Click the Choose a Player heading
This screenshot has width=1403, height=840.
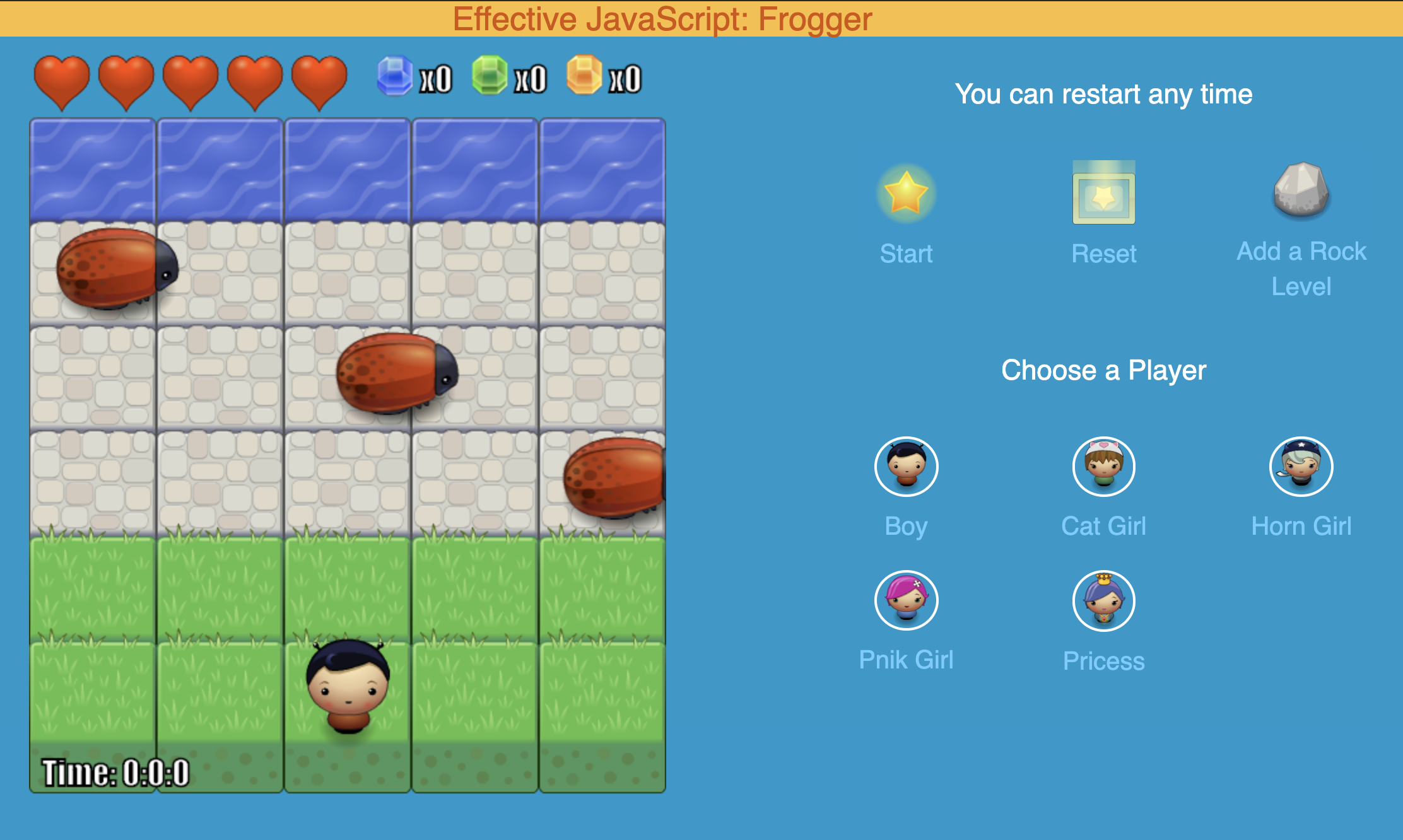1104,371
